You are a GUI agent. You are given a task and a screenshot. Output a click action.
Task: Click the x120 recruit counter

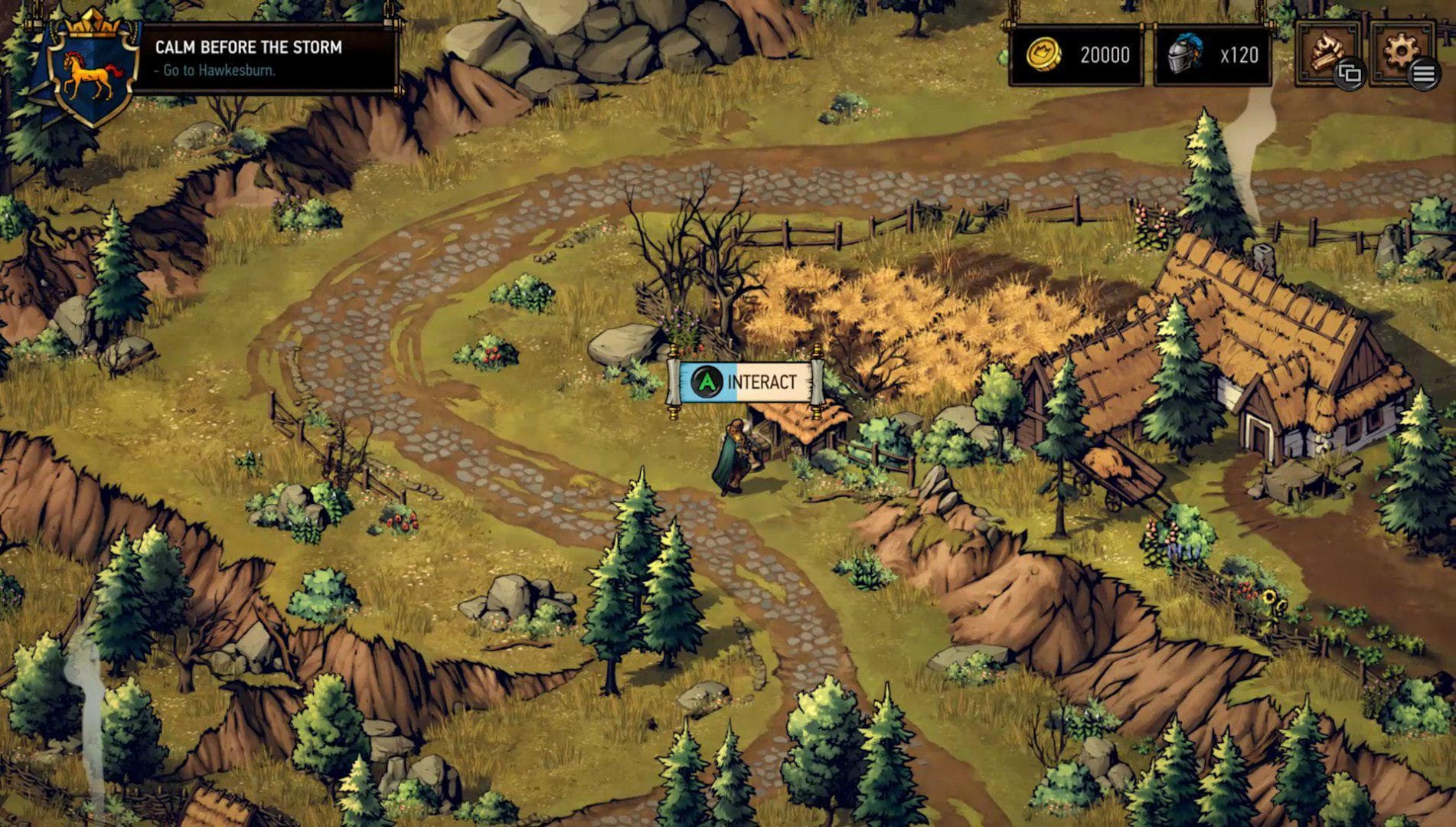[1238, 54]
